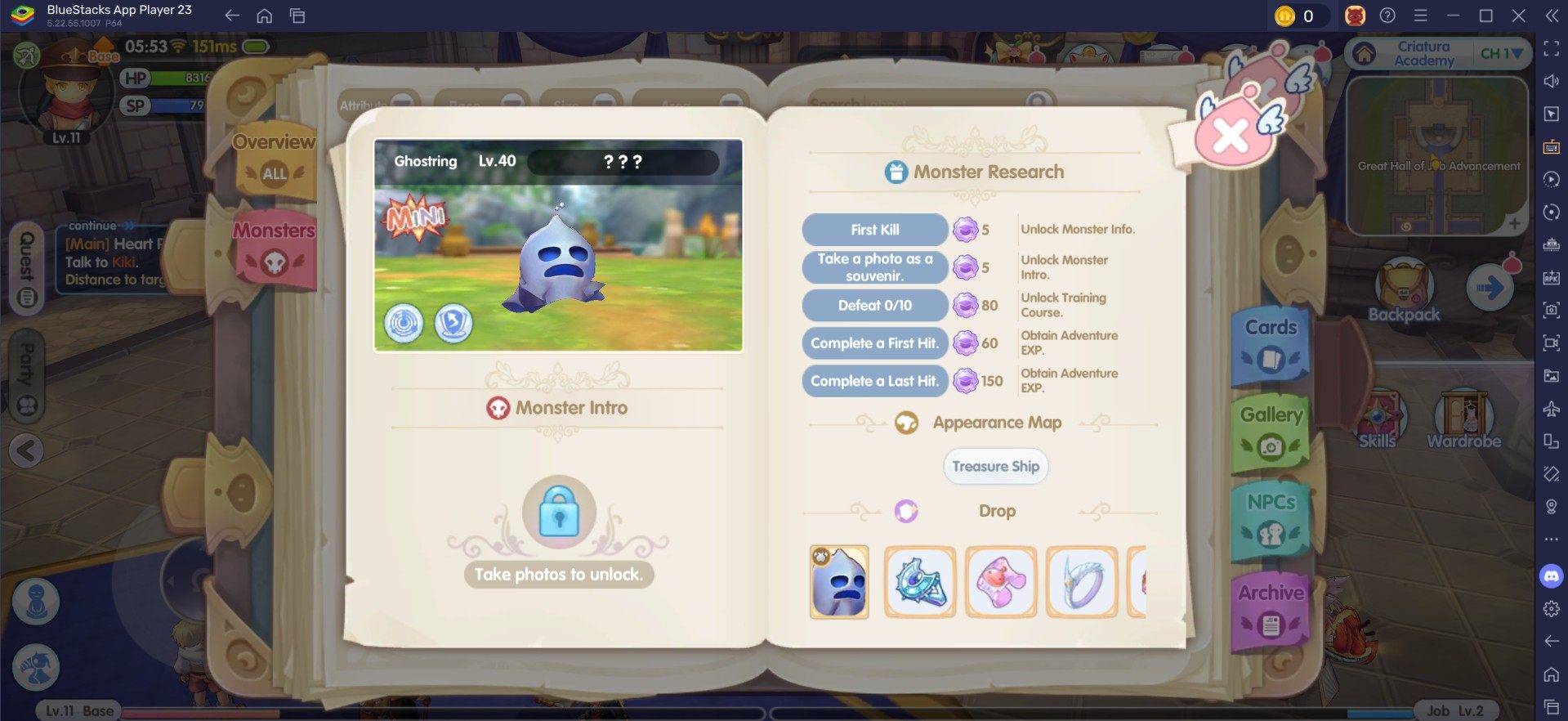Switch to the Overview ALL tab
The image size is (1568, 721).
tap(275, 159)
